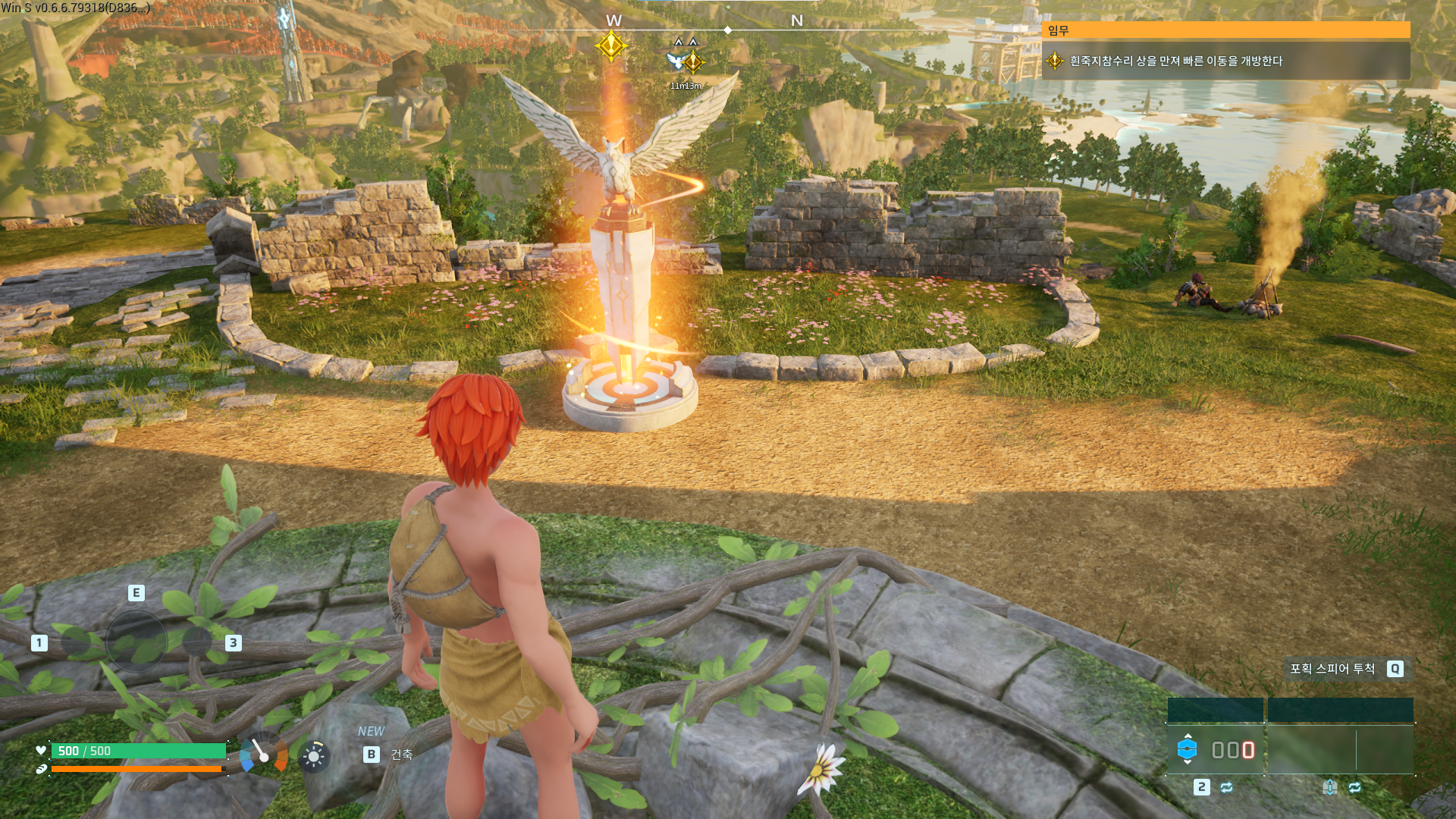
Task: Click the sun time-of-day indicator
Action: pos(314,756)
